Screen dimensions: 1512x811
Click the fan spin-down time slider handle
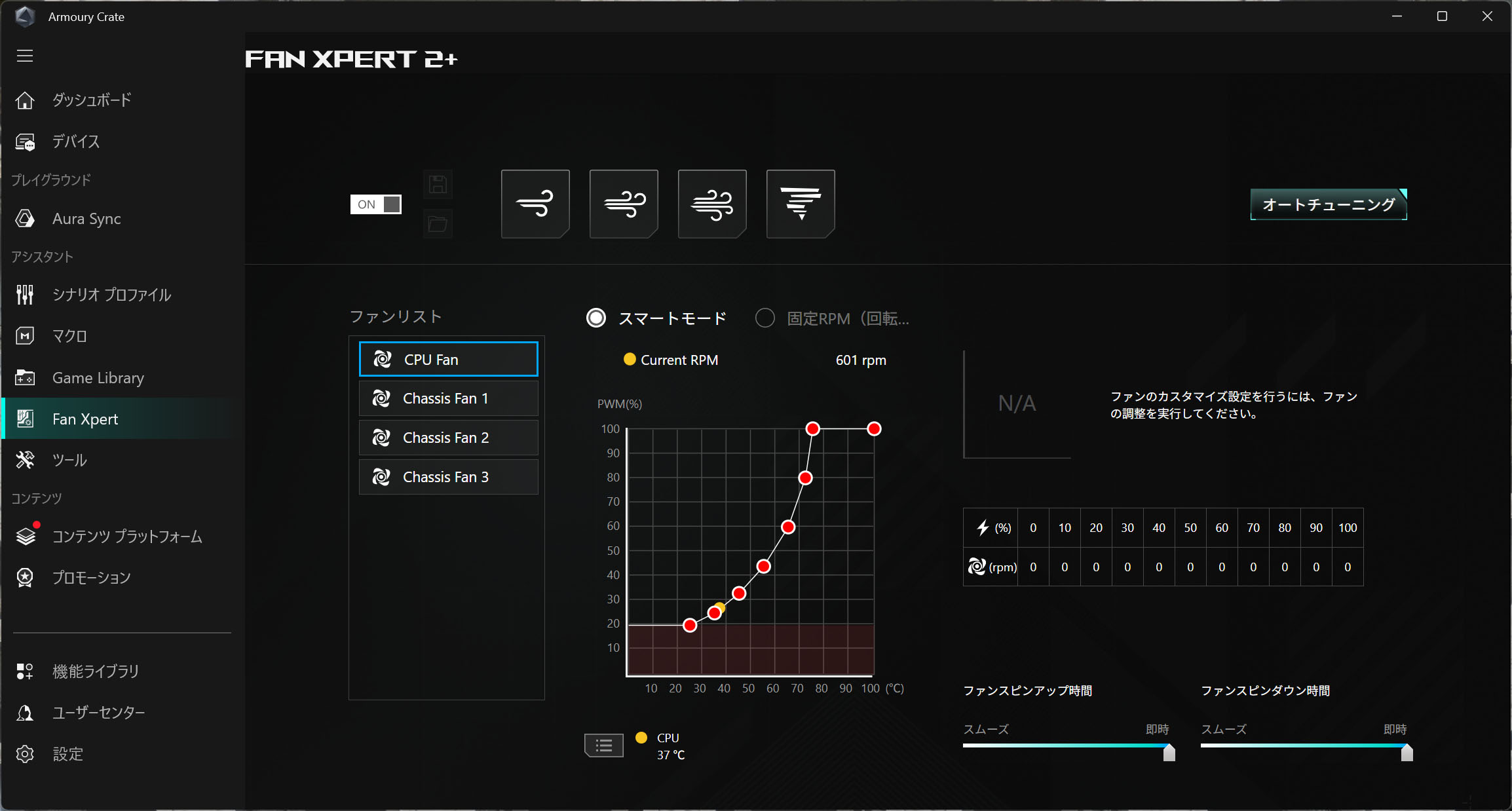coord(1407,753)
